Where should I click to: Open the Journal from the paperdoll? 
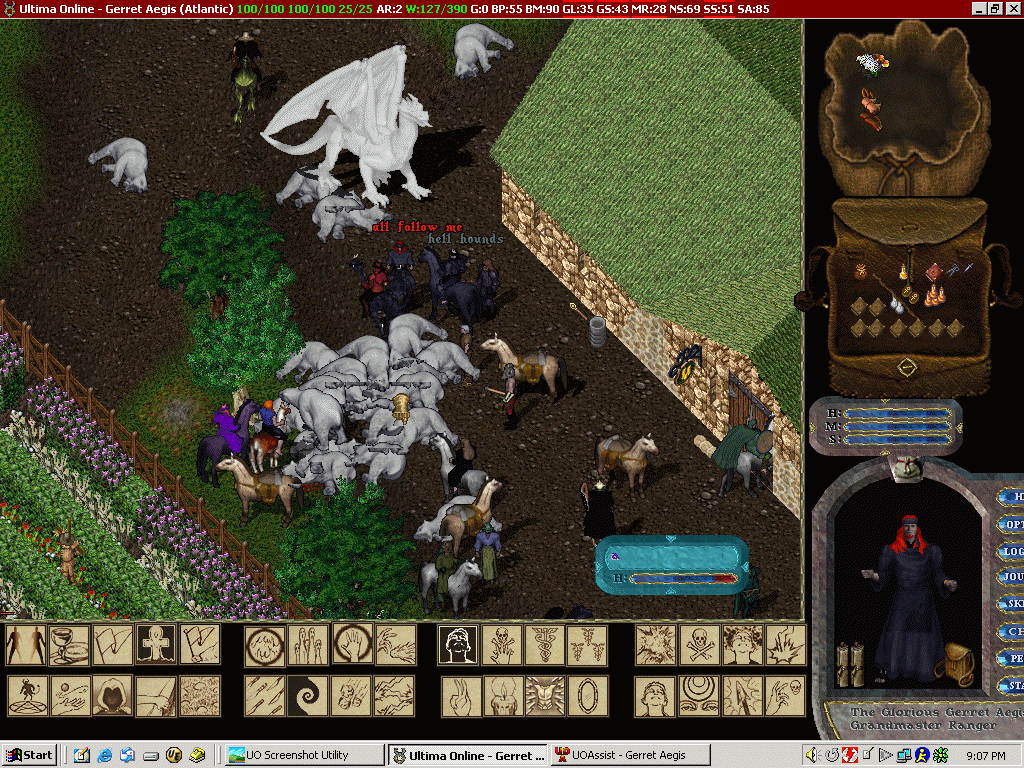point(1012,578)
